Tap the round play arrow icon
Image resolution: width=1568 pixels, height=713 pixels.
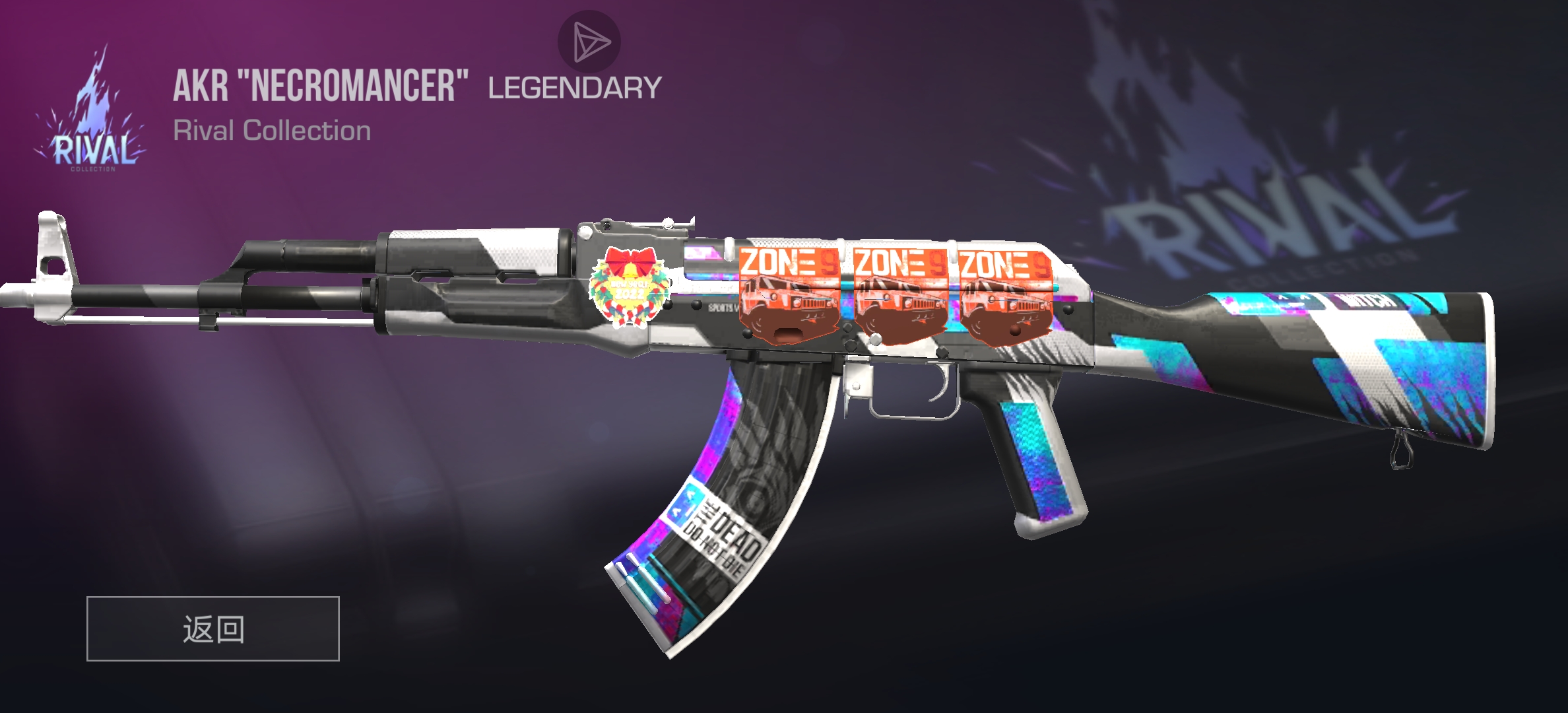[x=589, y=41]
